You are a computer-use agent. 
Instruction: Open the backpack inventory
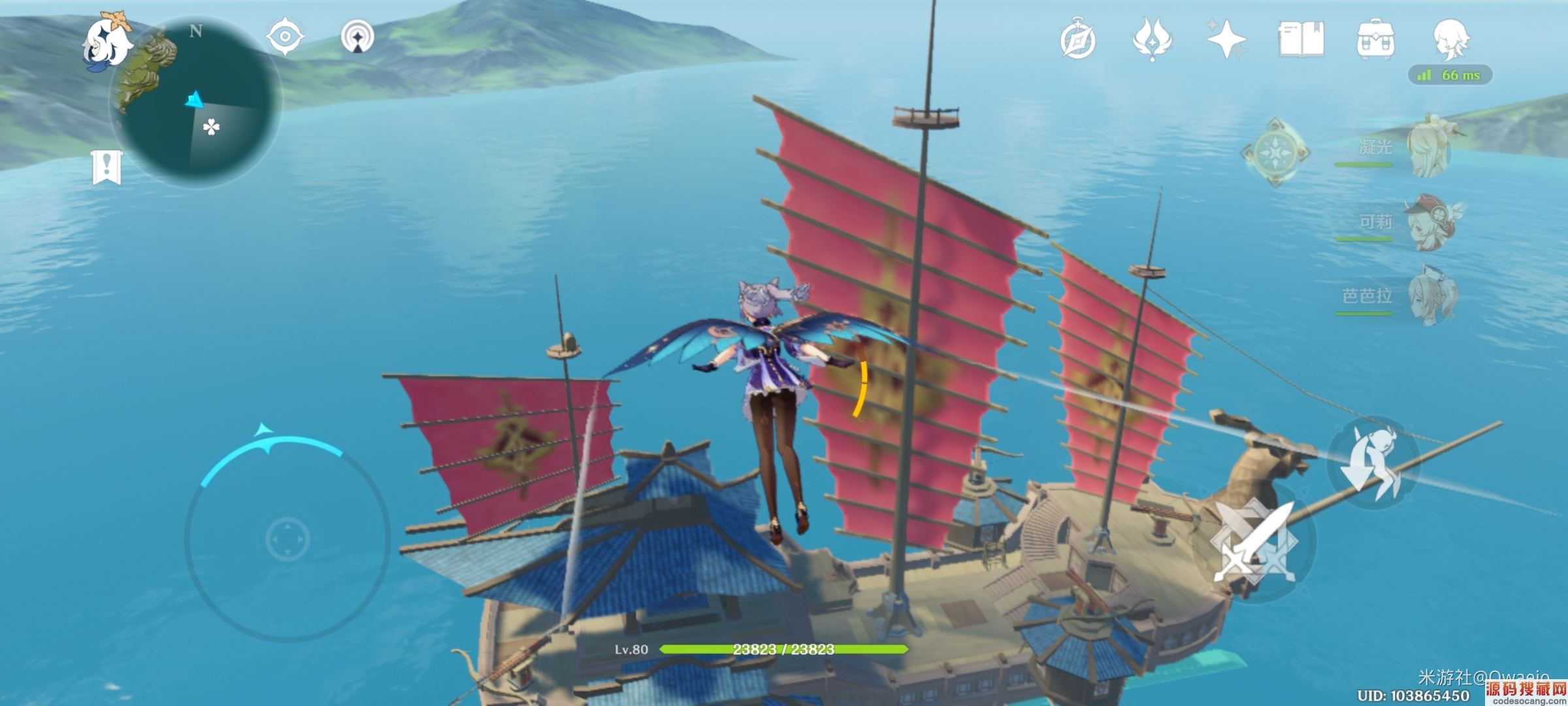(1375, 40)
